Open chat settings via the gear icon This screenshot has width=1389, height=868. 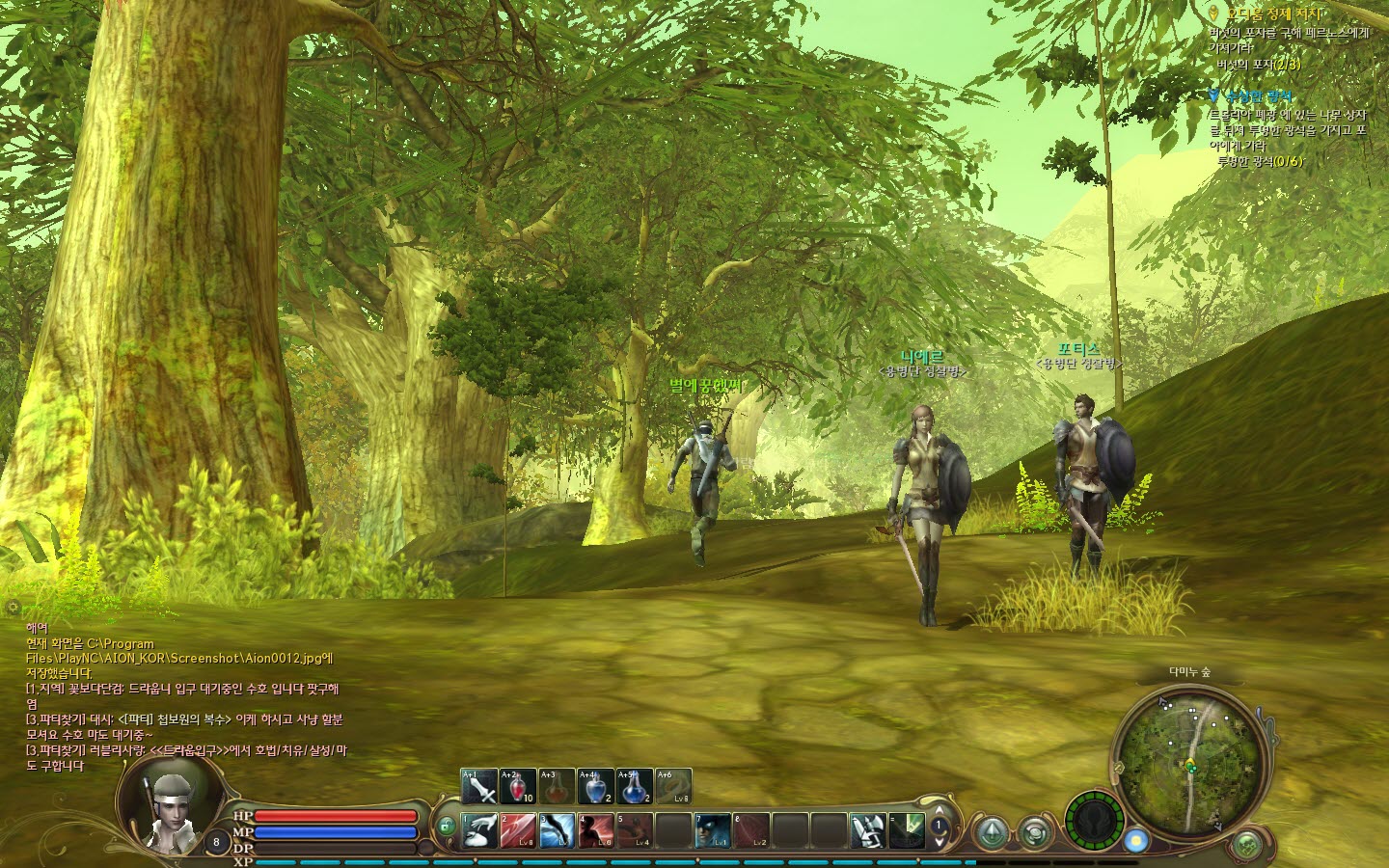(13, 608)
